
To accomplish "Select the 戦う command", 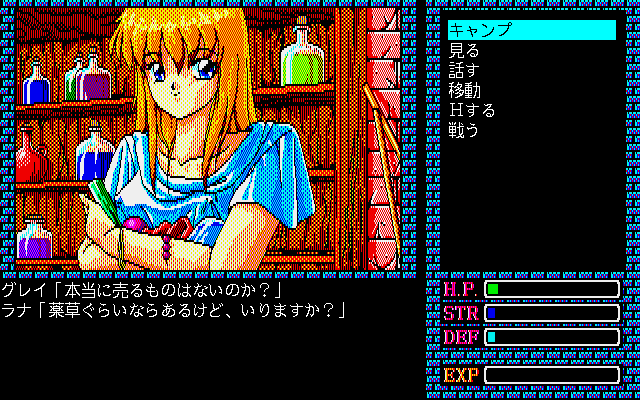I will coord(465,130).
